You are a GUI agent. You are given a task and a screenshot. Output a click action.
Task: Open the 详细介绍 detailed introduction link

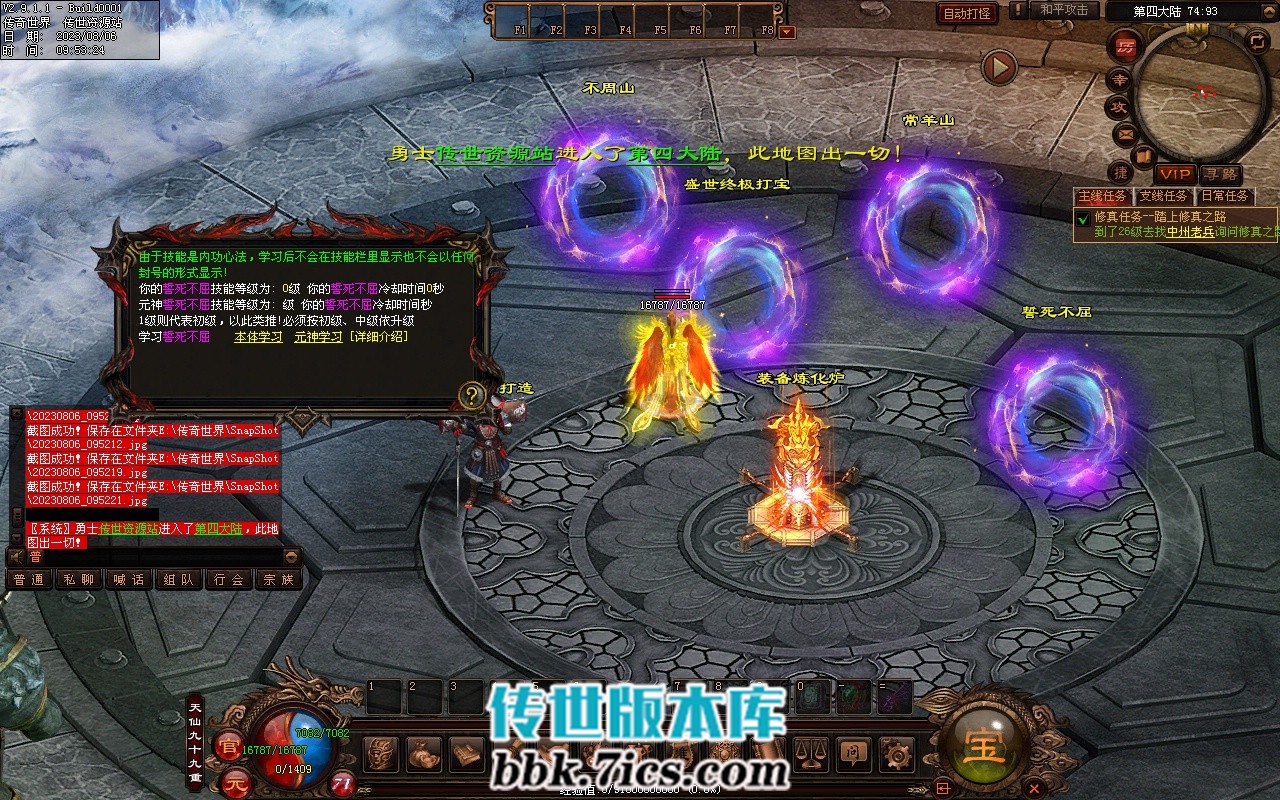tap(378, 337)
